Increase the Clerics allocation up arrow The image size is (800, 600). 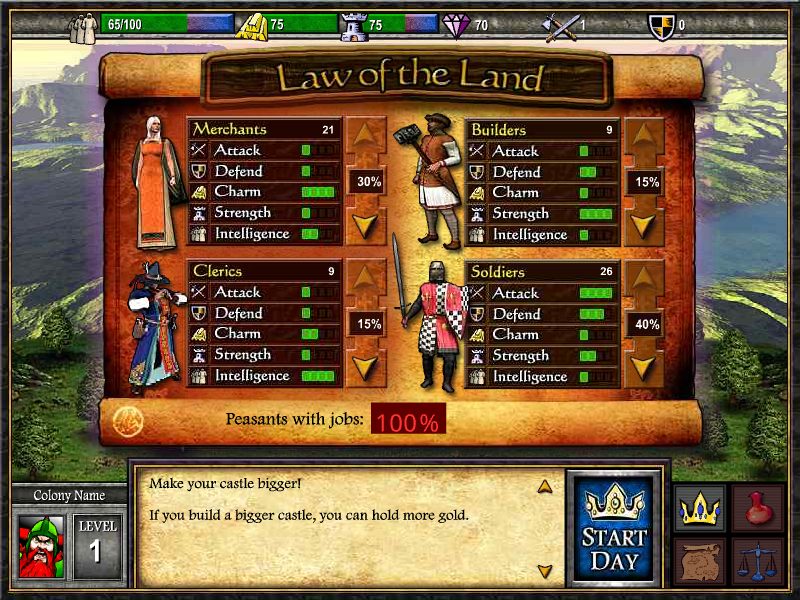click(x=366, y=279)
